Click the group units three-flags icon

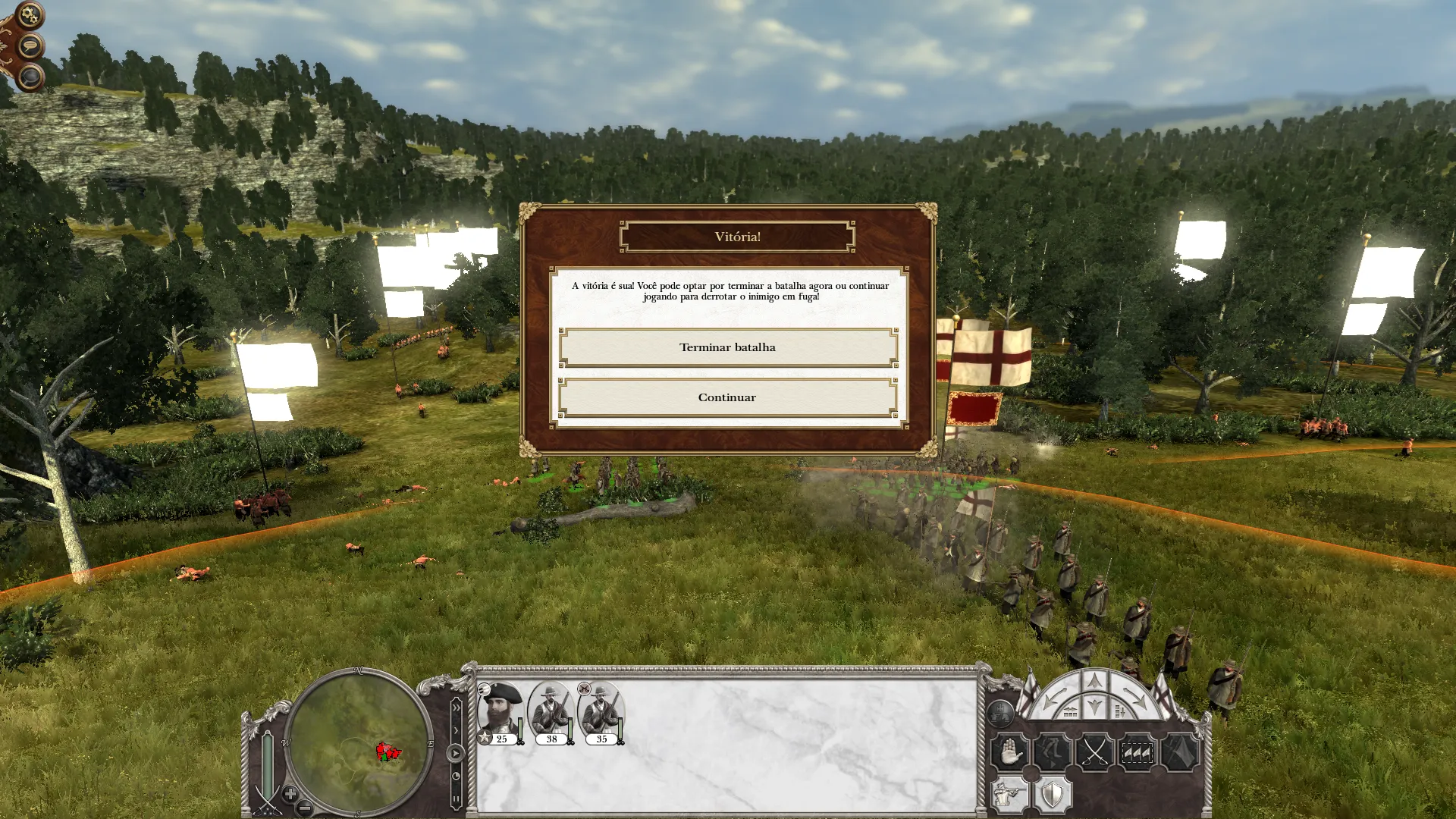pos(1137,753)
